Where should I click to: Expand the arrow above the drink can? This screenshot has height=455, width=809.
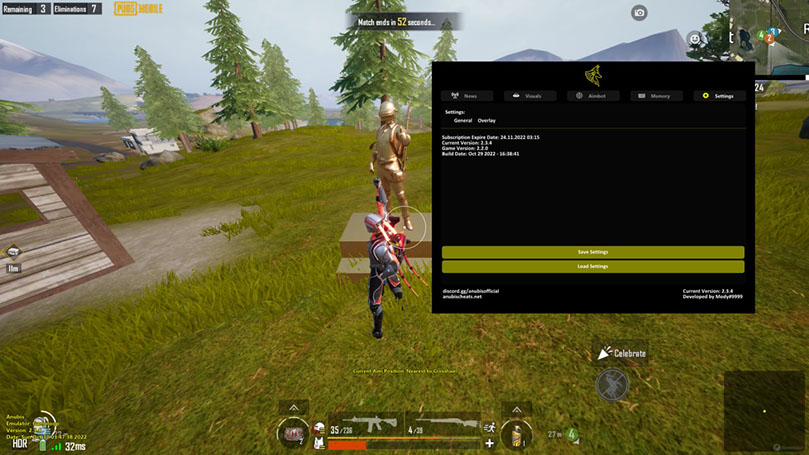516,408
